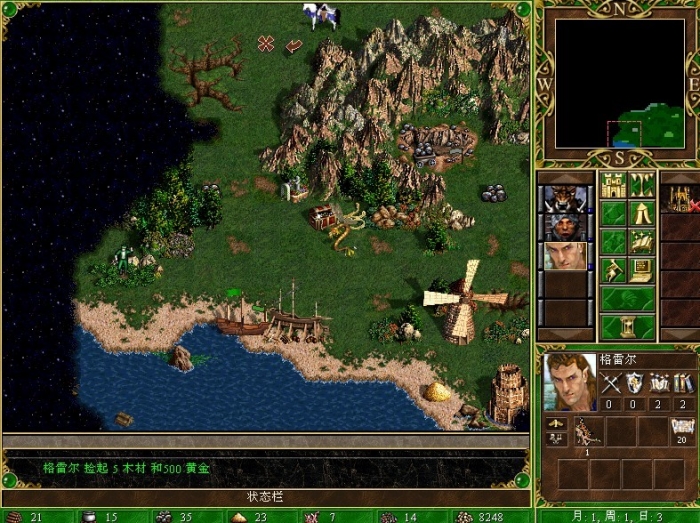Choose the pale elf hero portrait in list
Image resolution: width=700 pixels, height=523 pixels.
pyautogui.click(x=561, y=256)
